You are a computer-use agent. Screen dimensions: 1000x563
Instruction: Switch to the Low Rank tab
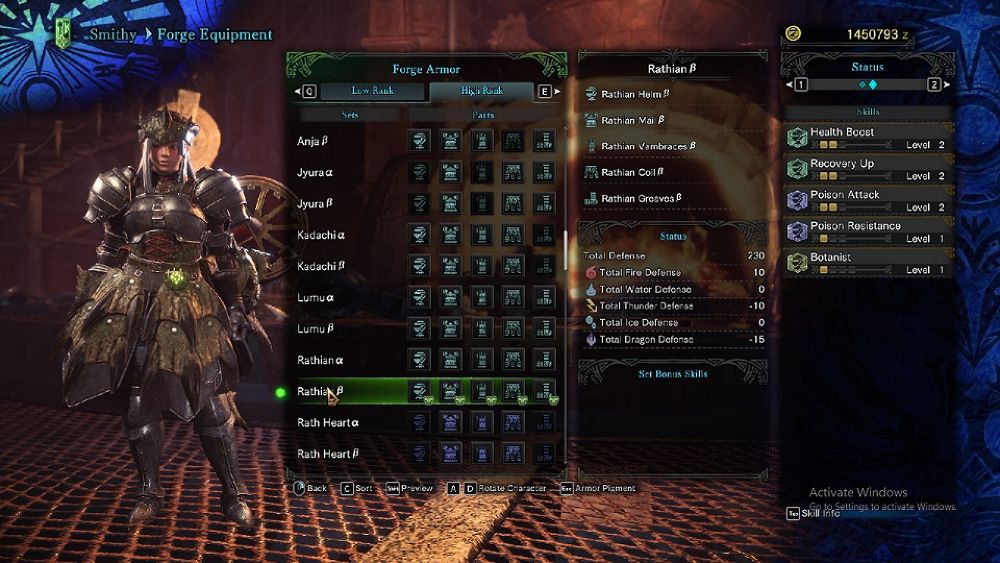coord(372,91)
